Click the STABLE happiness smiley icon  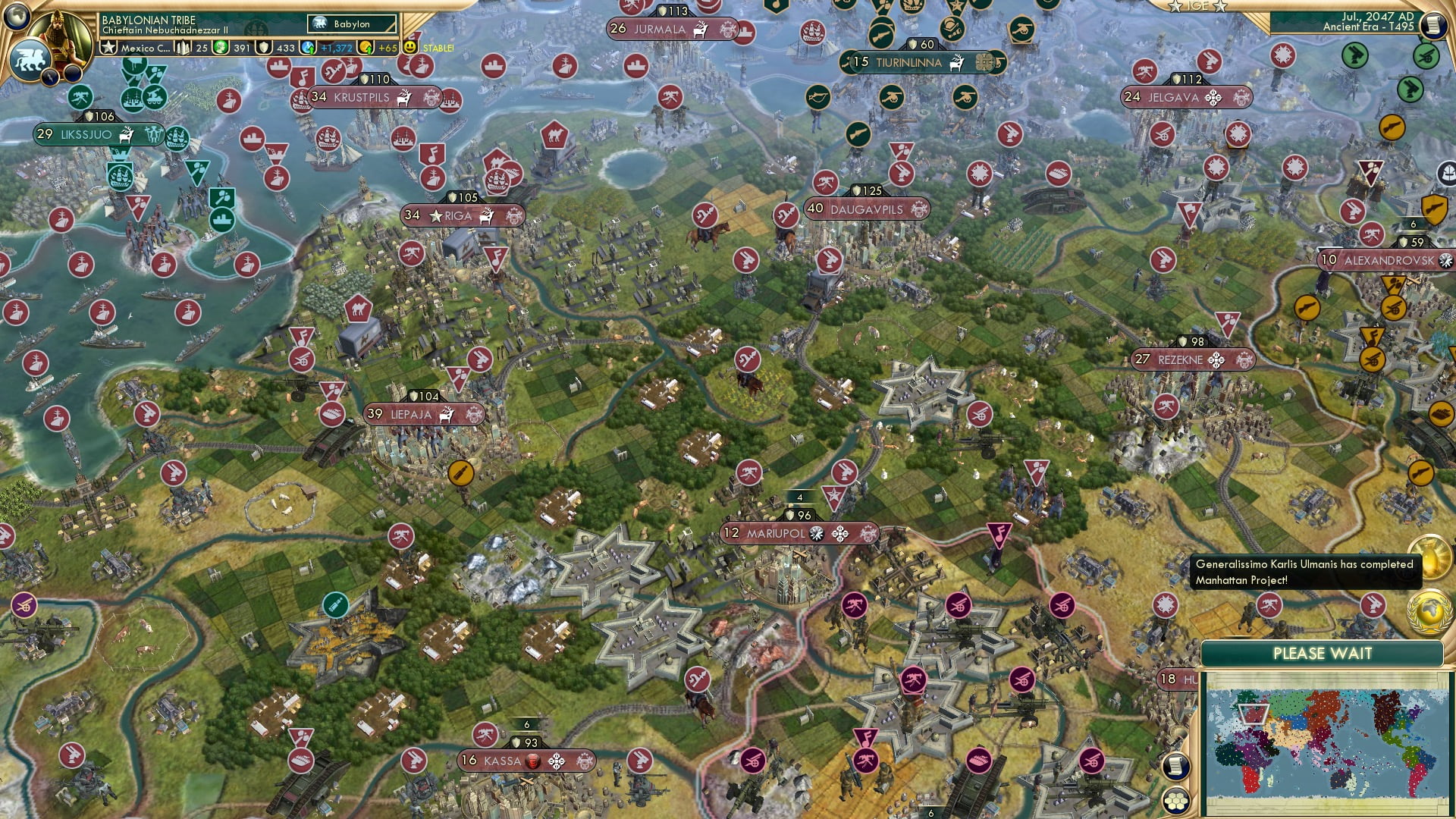pos(409,47)
